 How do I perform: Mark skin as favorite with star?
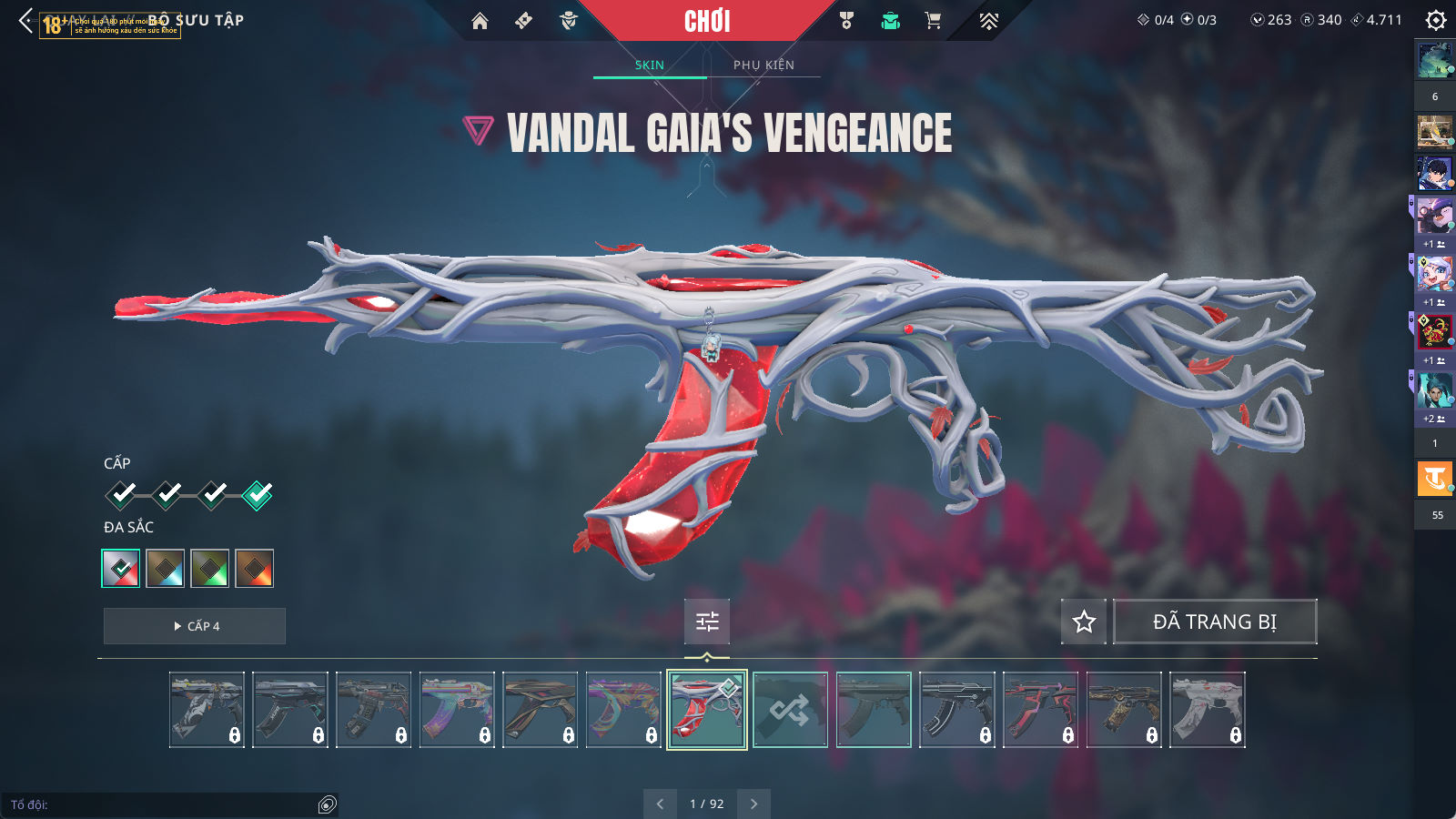tap(1084, 622)
